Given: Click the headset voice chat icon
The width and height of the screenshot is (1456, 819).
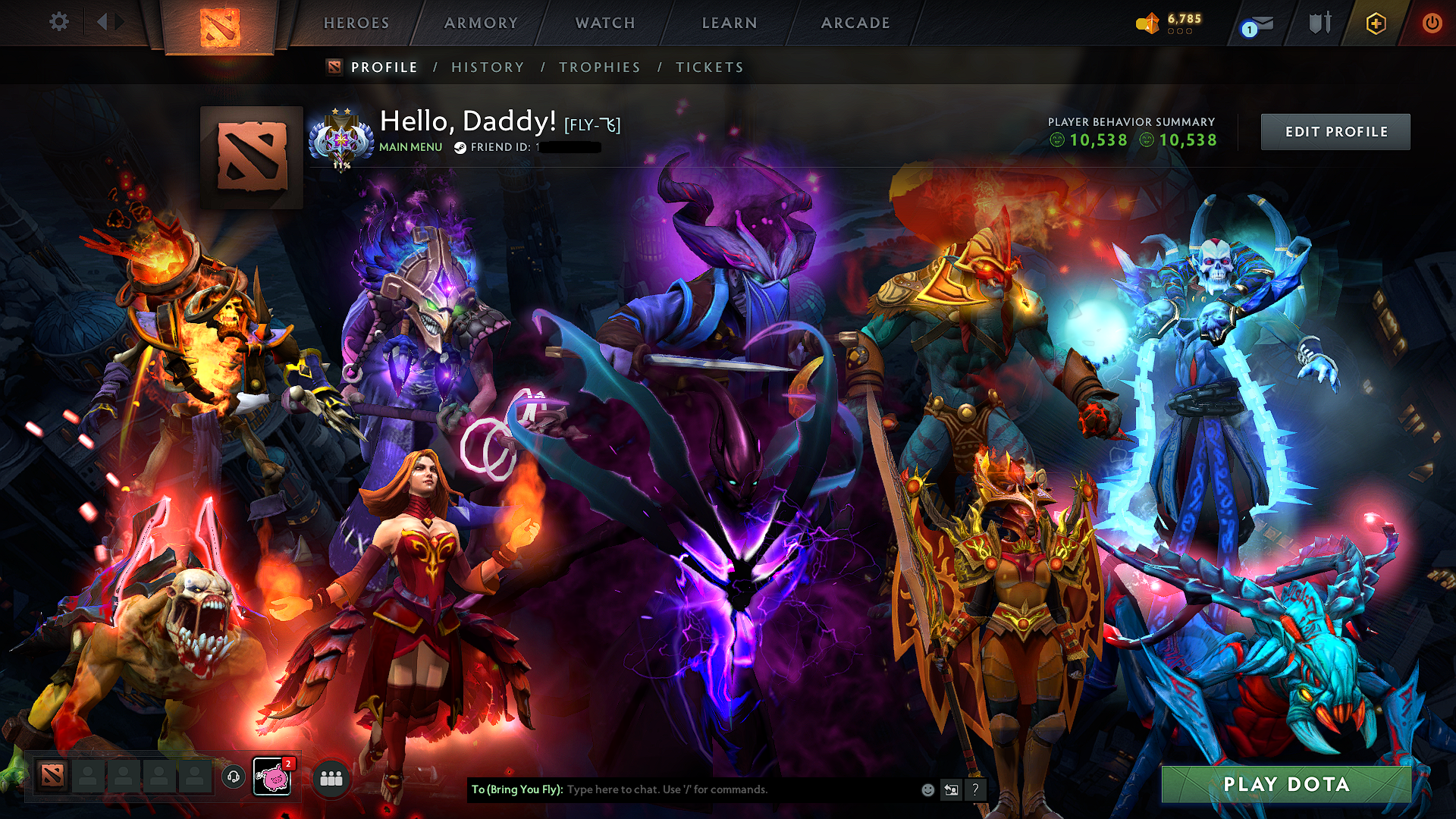Looking at the screenshot, I should [233, 778].
